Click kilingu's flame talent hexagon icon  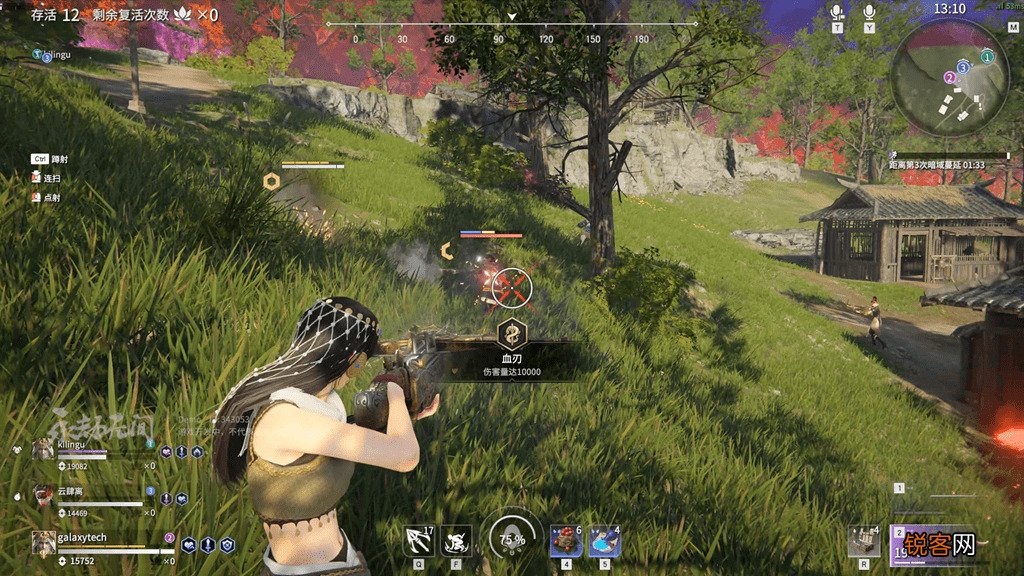coord(197,452)
